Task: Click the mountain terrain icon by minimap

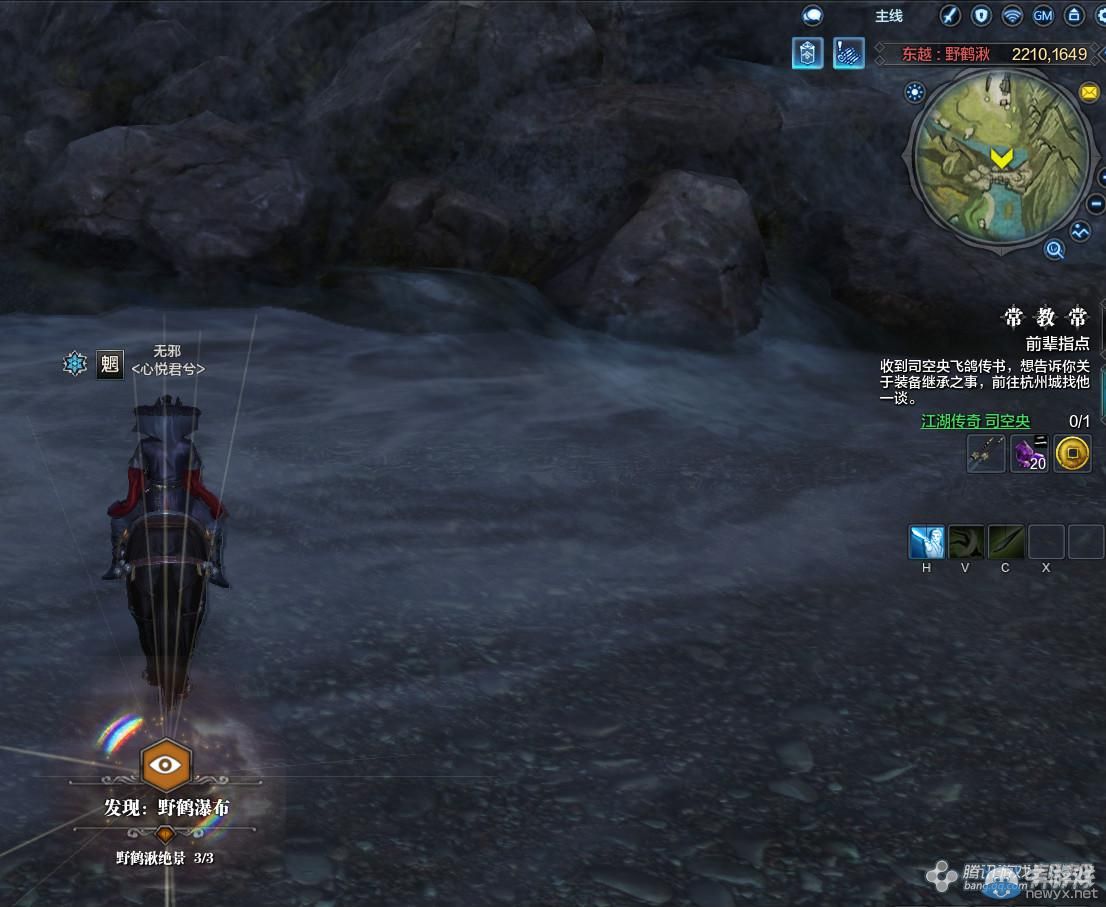Action: click(1080, 231)
